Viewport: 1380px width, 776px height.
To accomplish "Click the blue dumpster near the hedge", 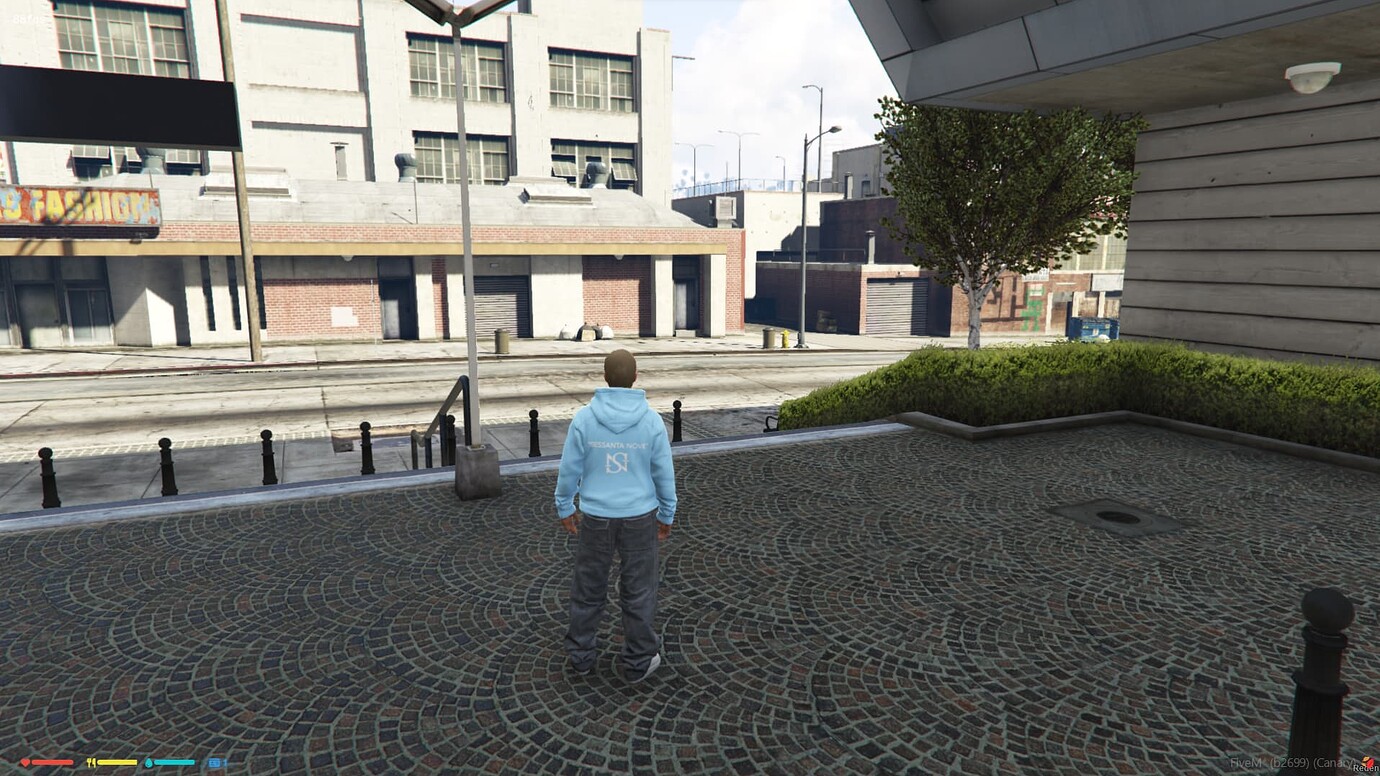I will pyautogui.click(x=1093, y=327).
